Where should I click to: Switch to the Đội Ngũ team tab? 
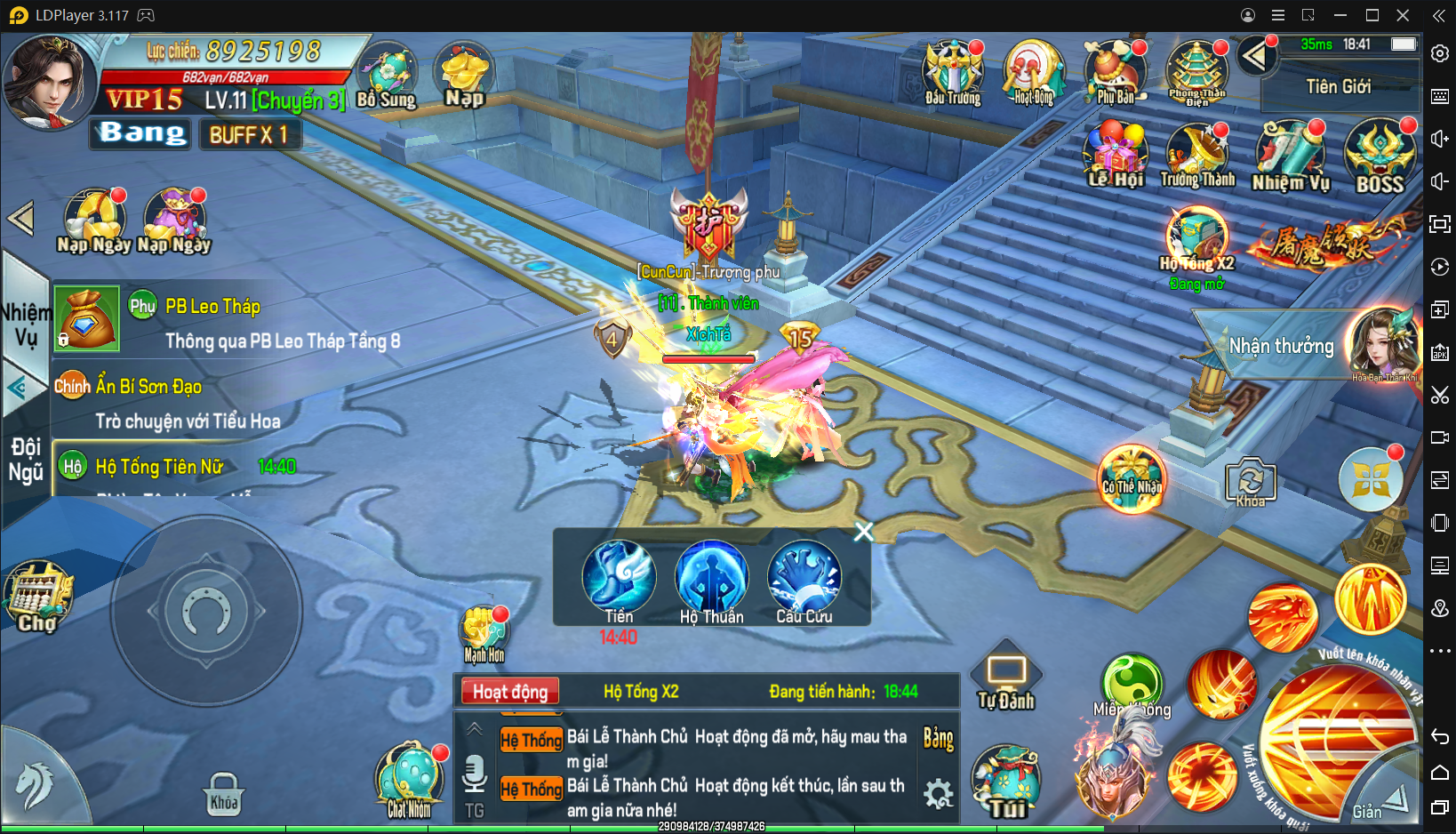coord(25,459)
